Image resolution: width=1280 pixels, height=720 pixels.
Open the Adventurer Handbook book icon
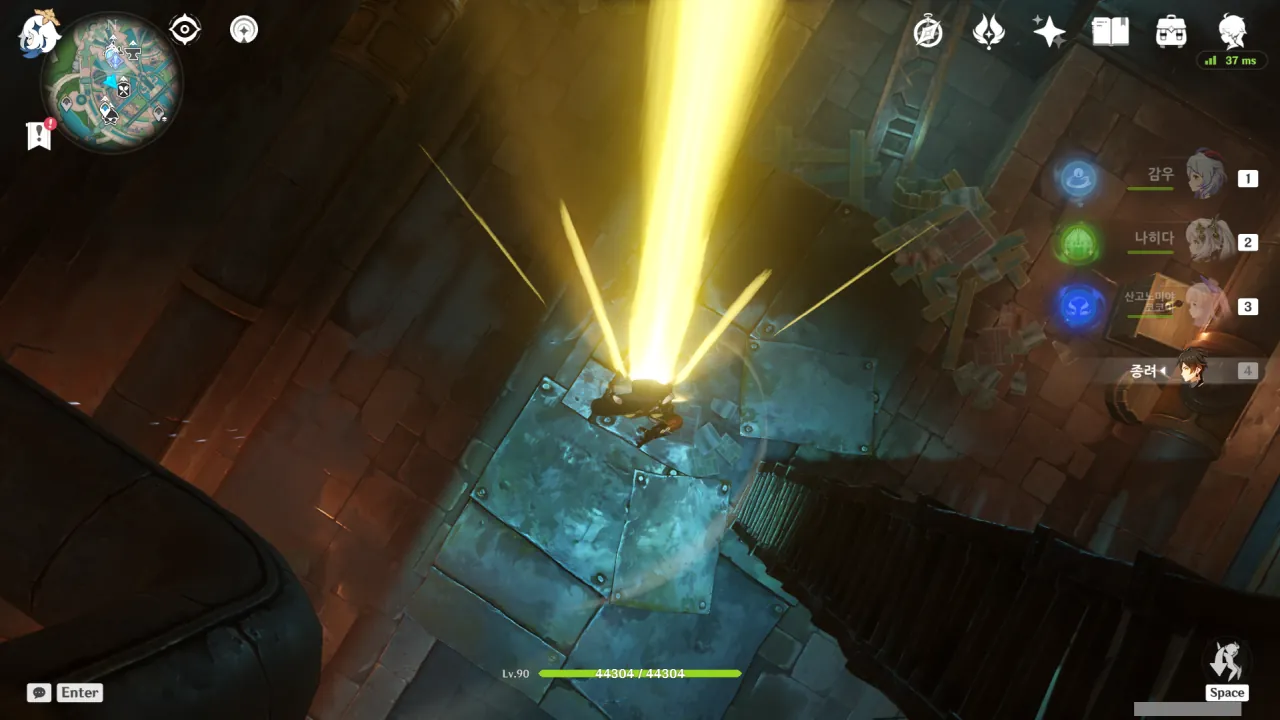[1110, 32]
